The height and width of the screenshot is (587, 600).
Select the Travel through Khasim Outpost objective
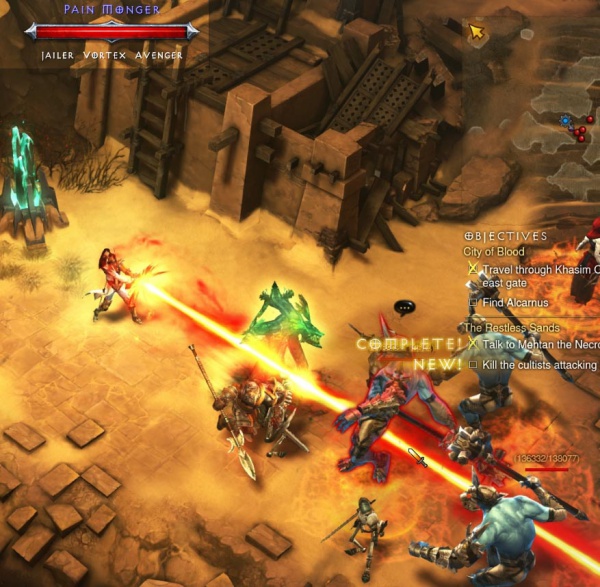(538, 270)
